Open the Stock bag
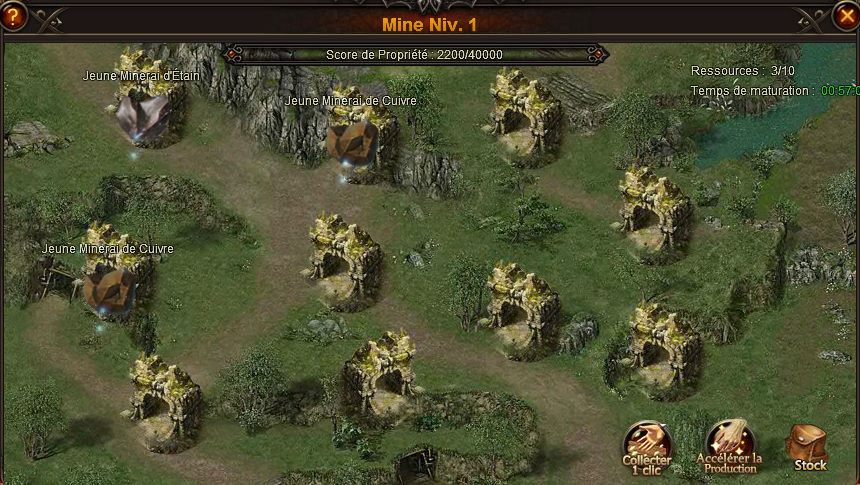860x485 pixels. pyautogui.click(x=808, y=446)
